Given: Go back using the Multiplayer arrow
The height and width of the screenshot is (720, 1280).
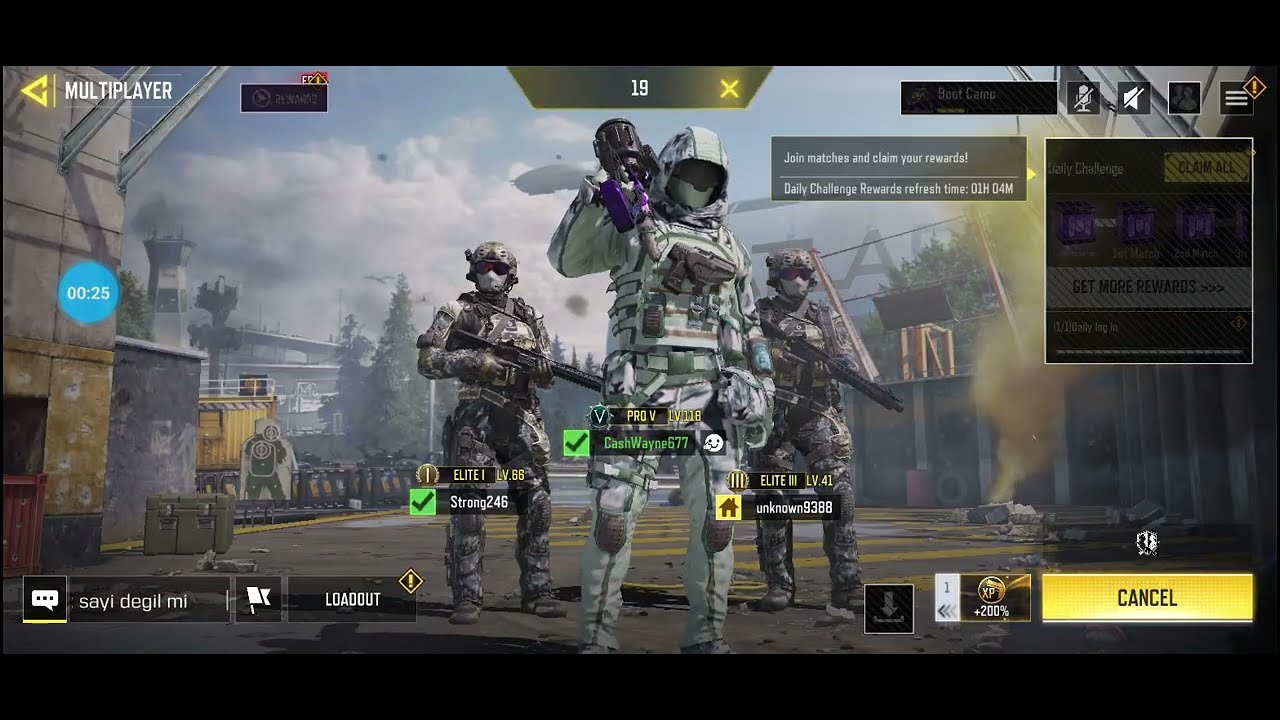Looking at the screenshot, I should click(x=35, y=91).
